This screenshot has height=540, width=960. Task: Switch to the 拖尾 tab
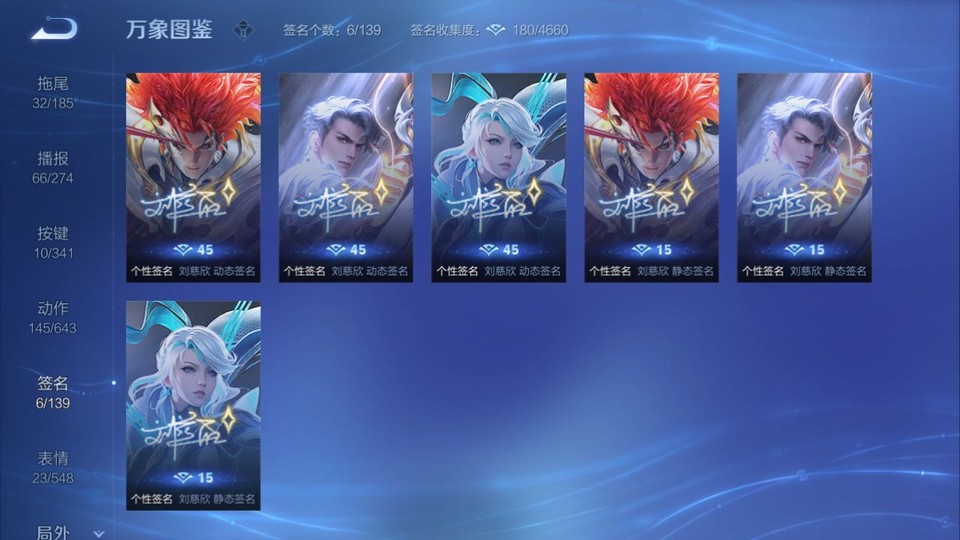coord(53,91)
